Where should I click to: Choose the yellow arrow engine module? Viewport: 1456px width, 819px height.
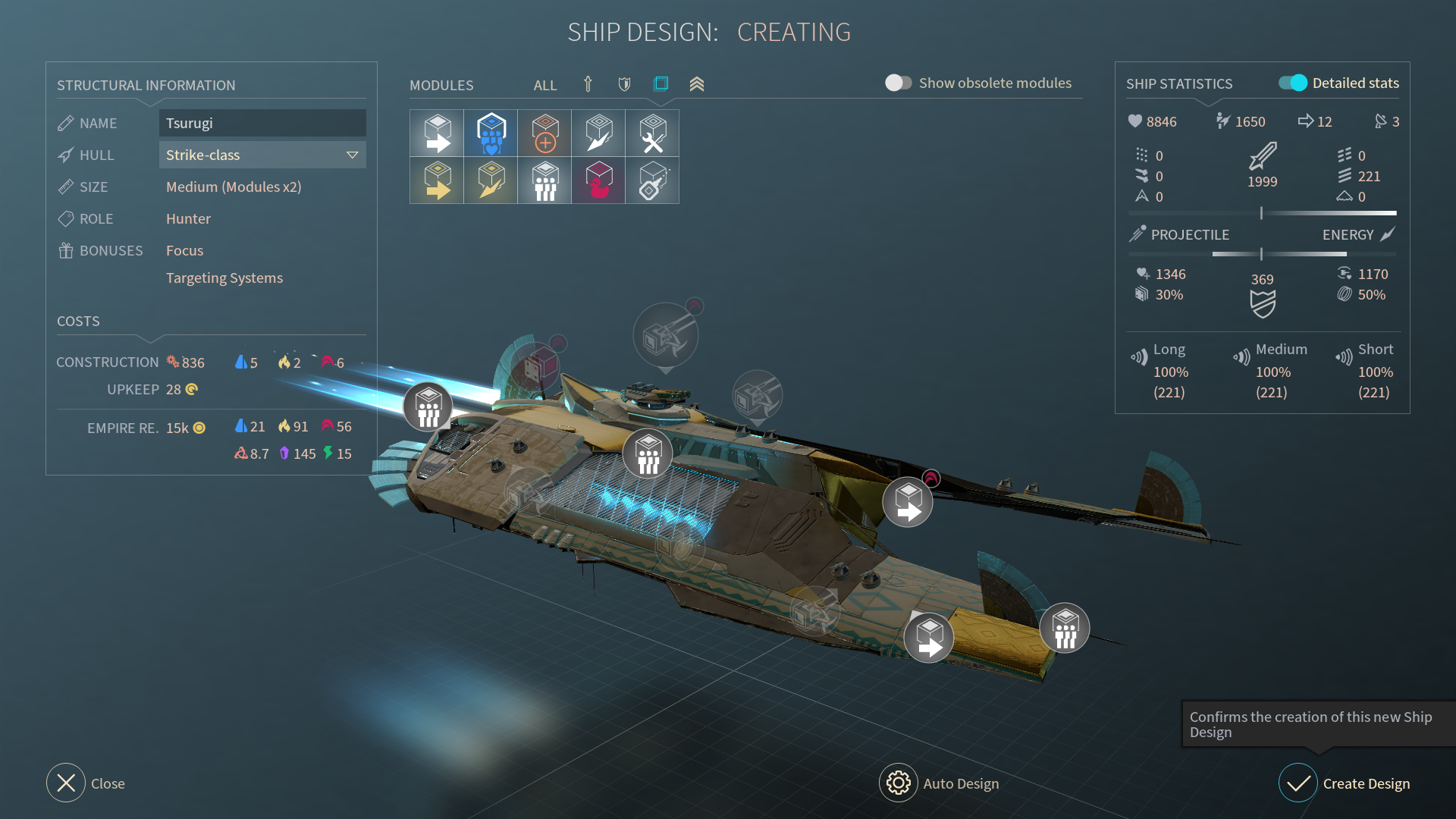[x=437, y=180]
